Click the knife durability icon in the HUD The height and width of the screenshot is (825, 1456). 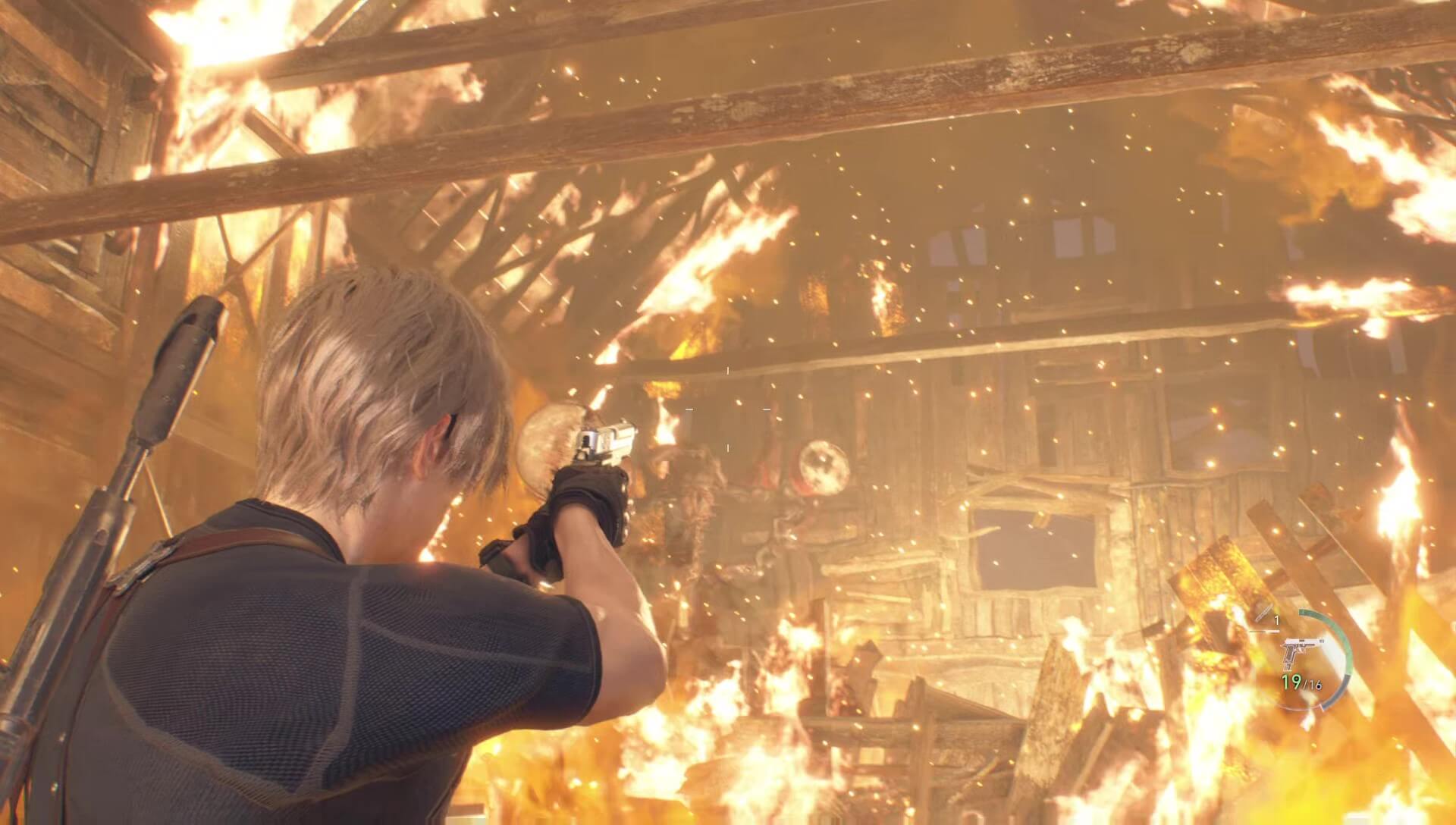coord(1263,613)
